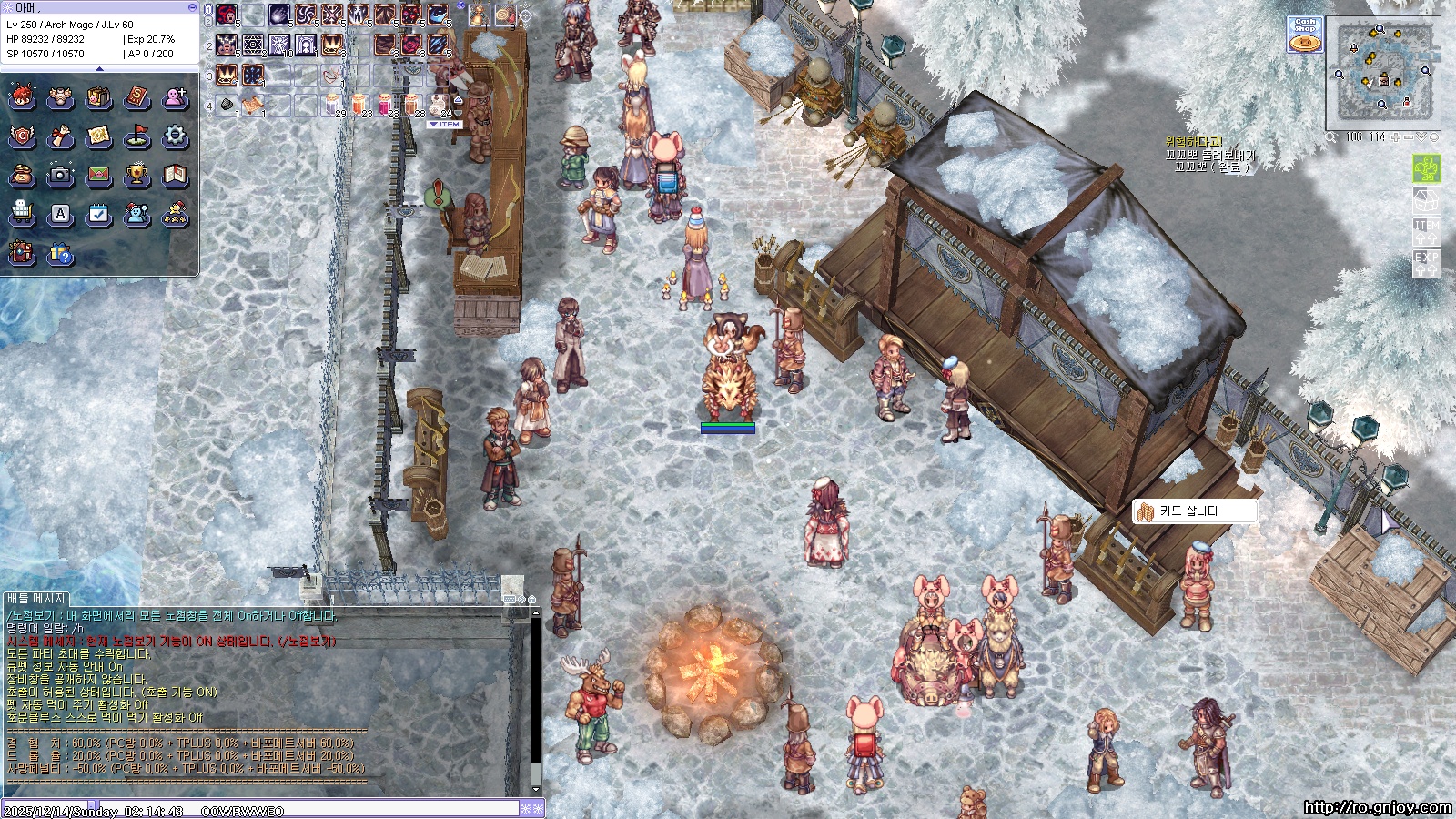Use the grey stone item in hotbar

(x=227, y=105)
